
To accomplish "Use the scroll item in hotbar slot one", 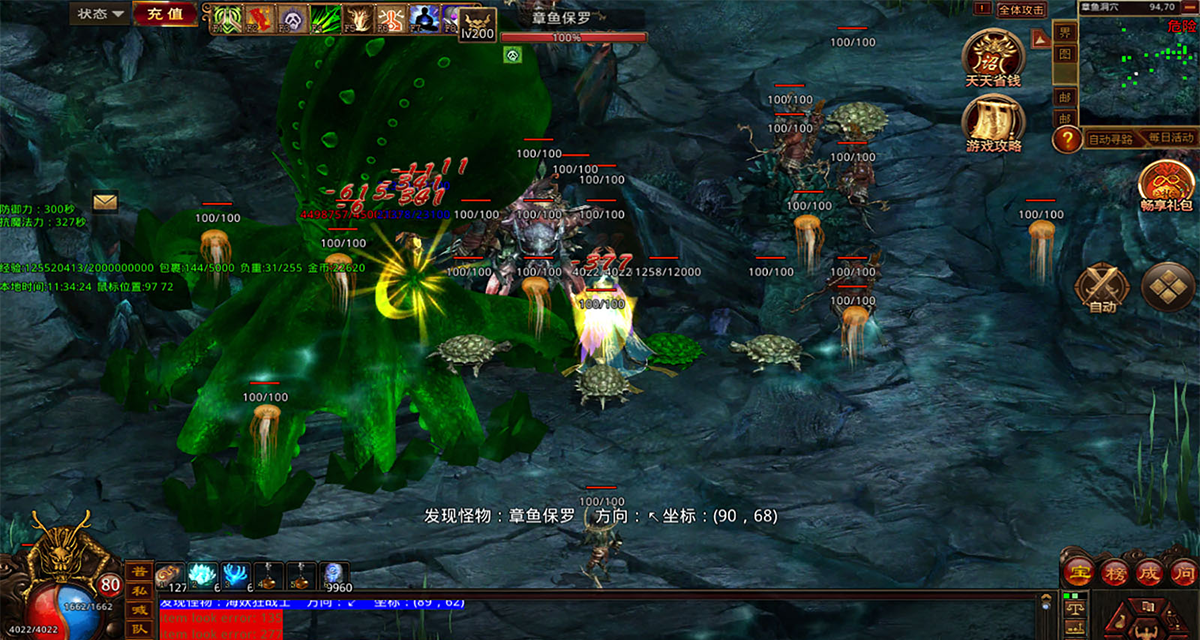I will [x=168, y=576].
